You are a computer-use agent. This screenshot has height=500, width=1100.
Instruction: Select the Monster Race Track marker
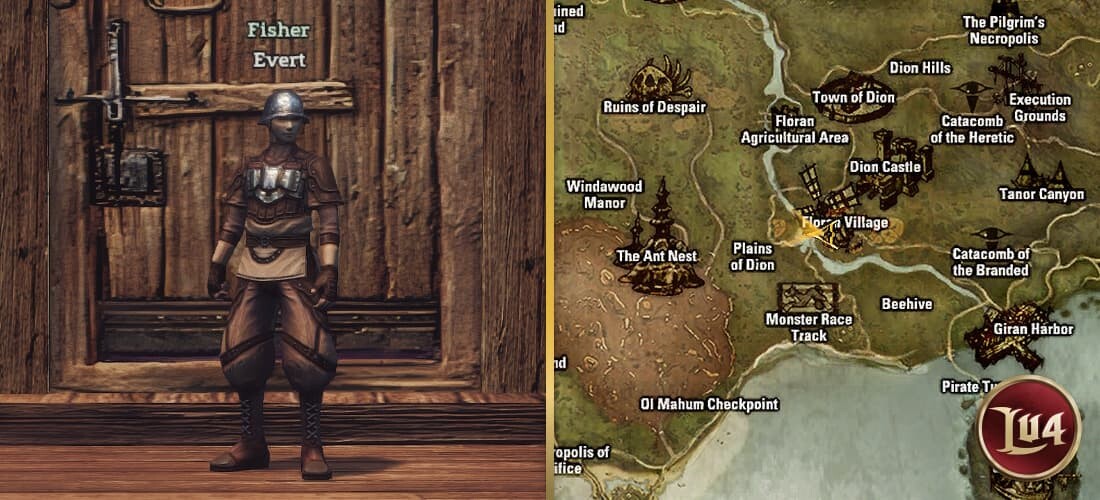[808, 297]
